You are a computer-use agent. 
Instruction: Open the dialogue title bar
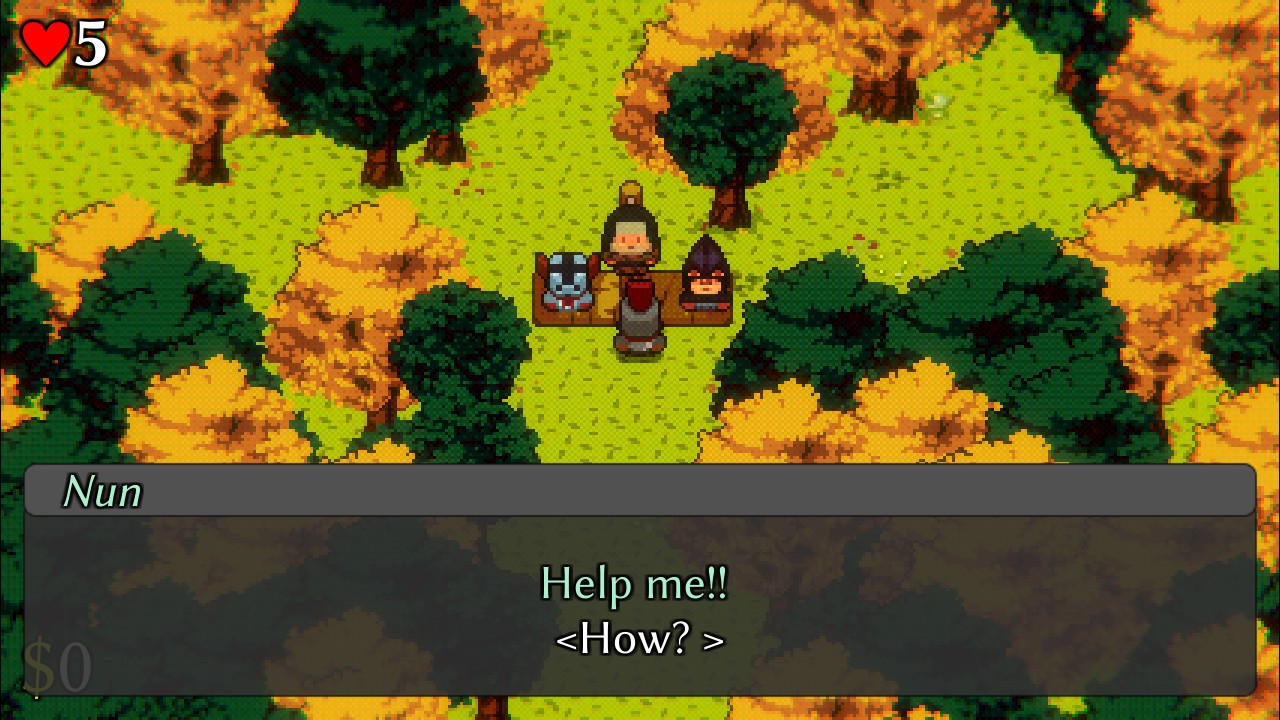click(x=640, y=490)
